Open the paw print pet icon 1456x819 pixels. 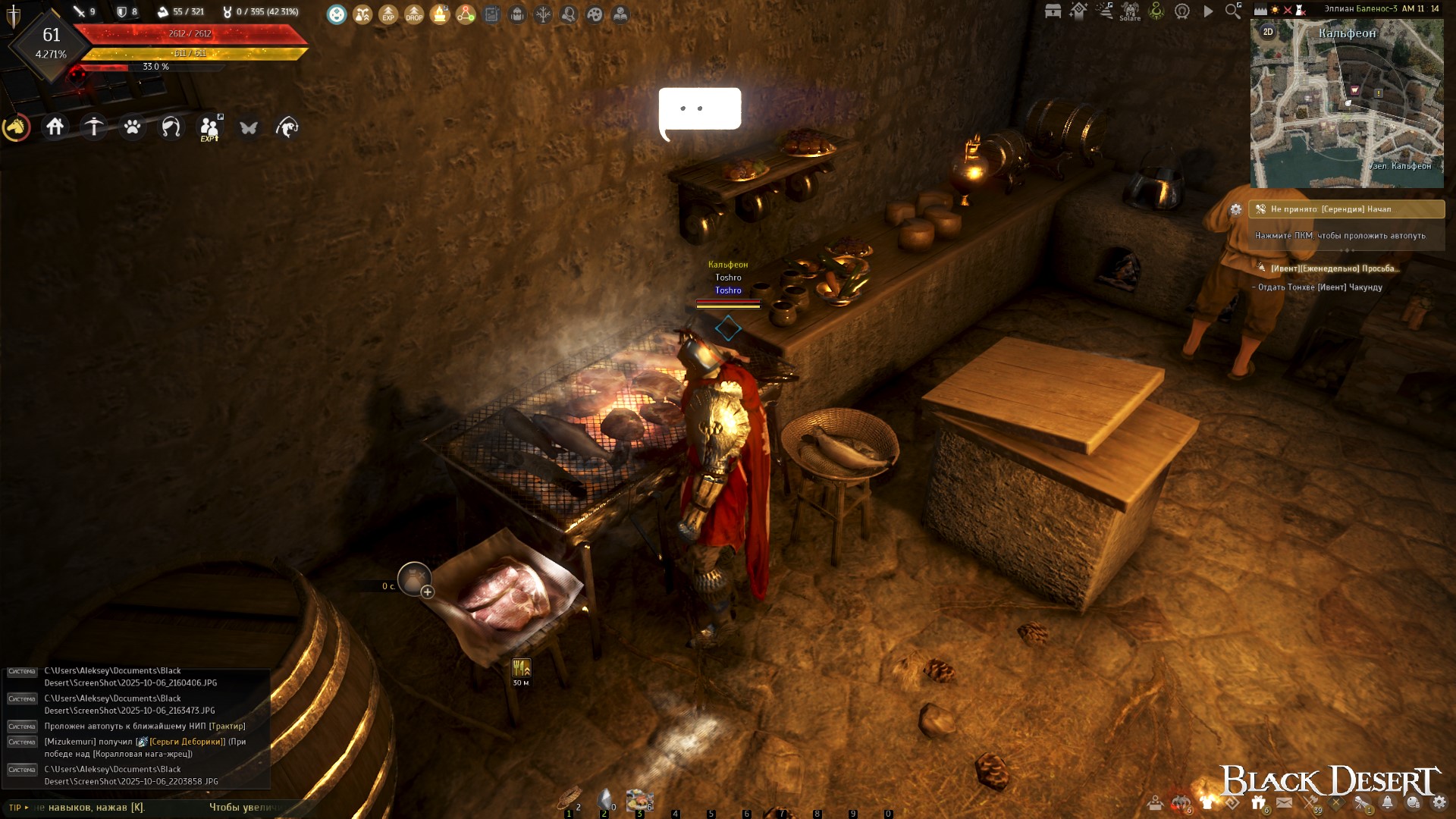tap(133, 127)
